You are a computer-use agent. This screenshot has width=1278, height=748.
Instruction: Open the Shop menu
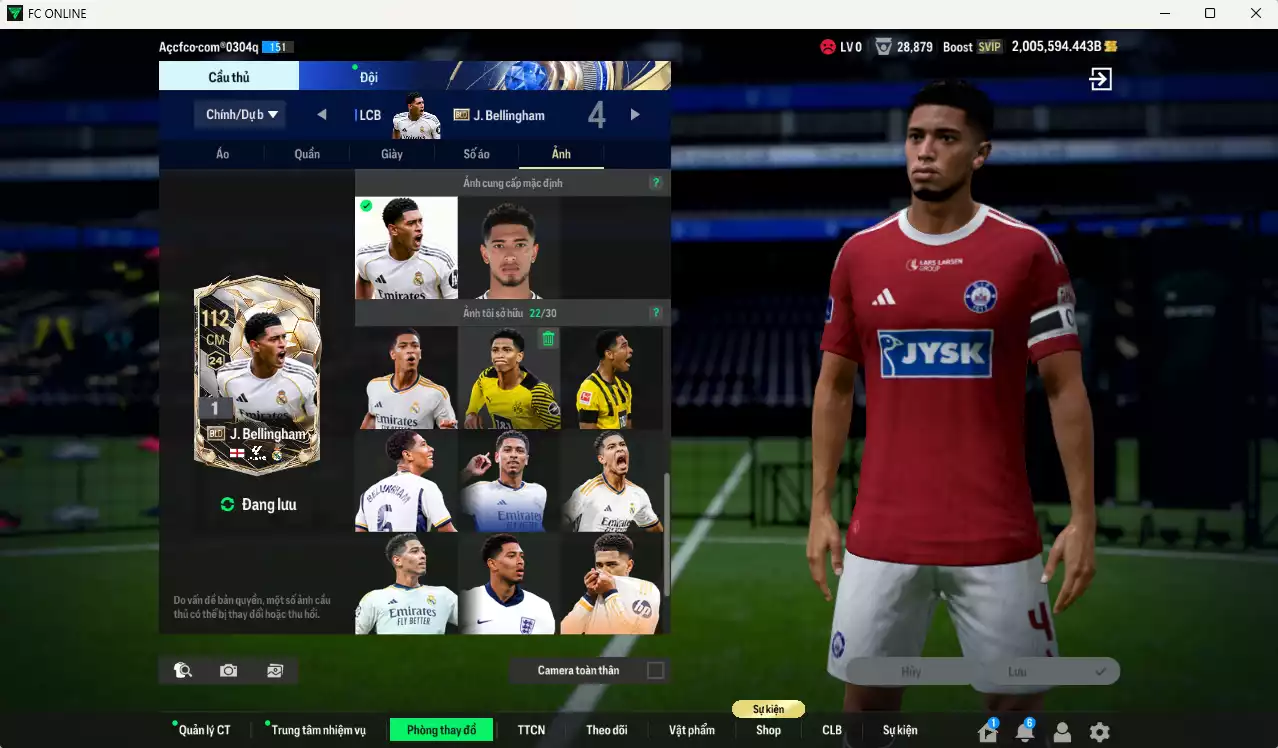[x=768, y=730]
